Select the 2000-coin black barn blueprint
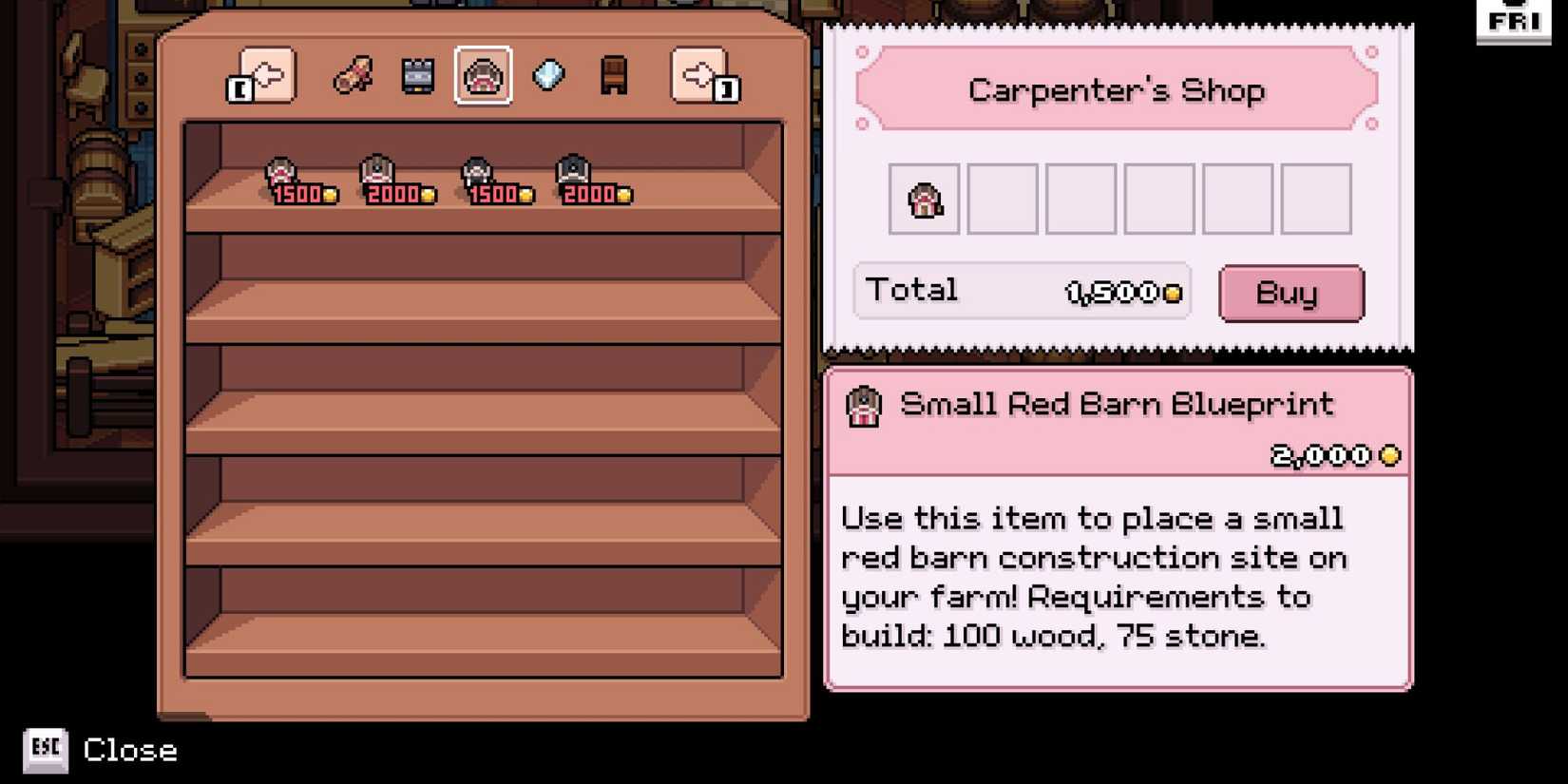The height and width of the screenshot is (784, 1568). click(x=573, y=171)
